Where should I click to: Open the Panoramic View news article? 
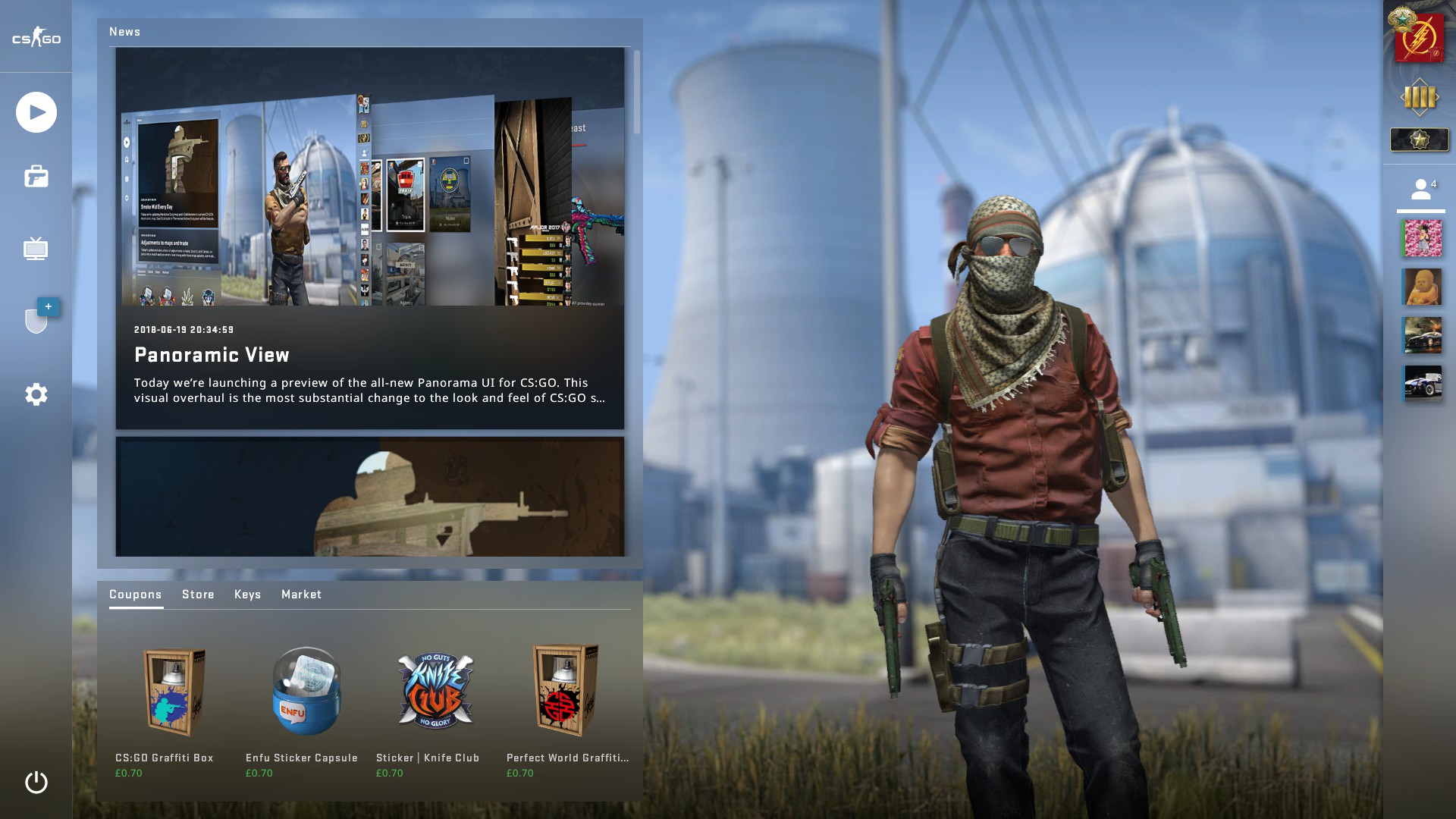point(370,239)
